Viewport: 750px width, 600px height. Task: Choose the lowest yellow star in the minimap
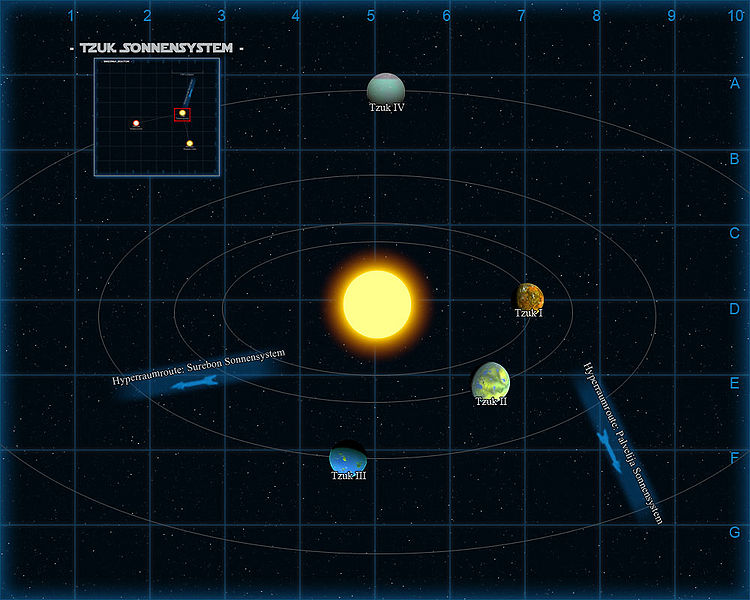click(189, 144)
